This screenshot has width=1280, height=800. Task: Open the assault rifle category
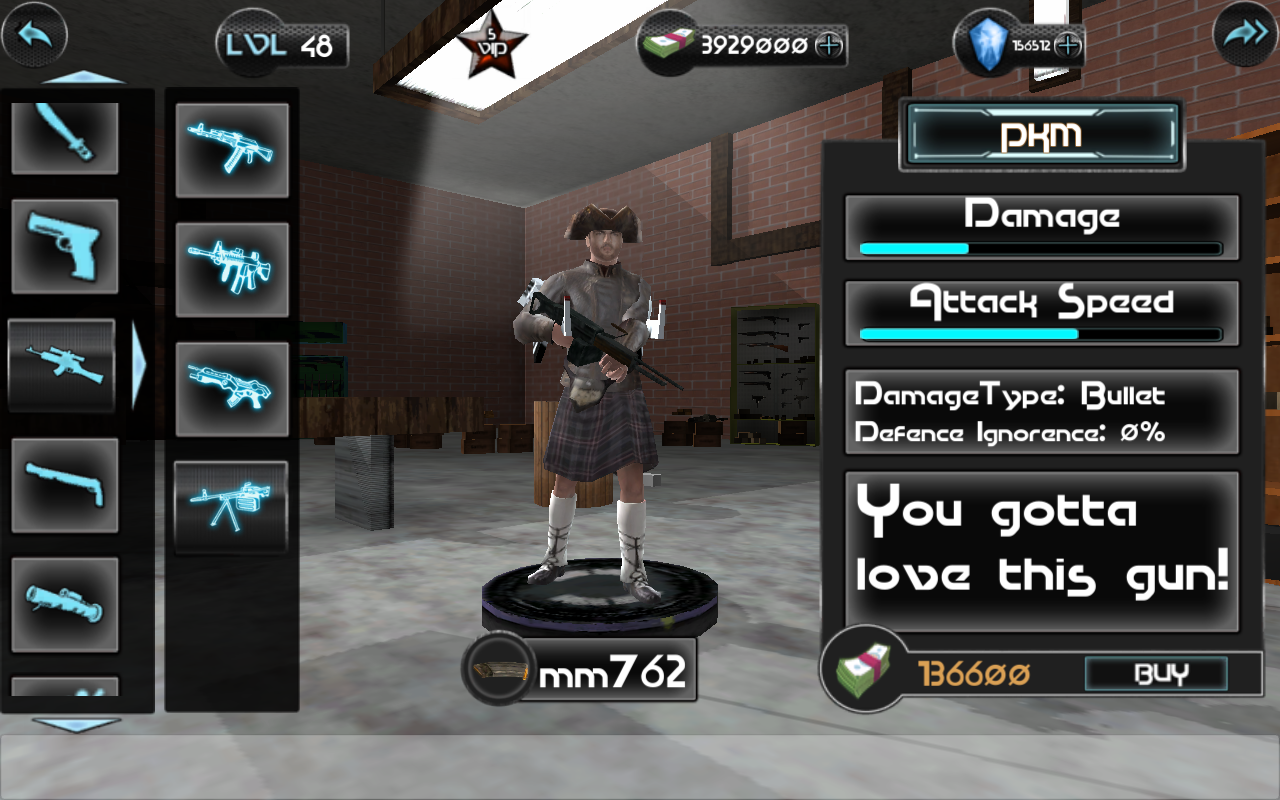coord(63,365)
